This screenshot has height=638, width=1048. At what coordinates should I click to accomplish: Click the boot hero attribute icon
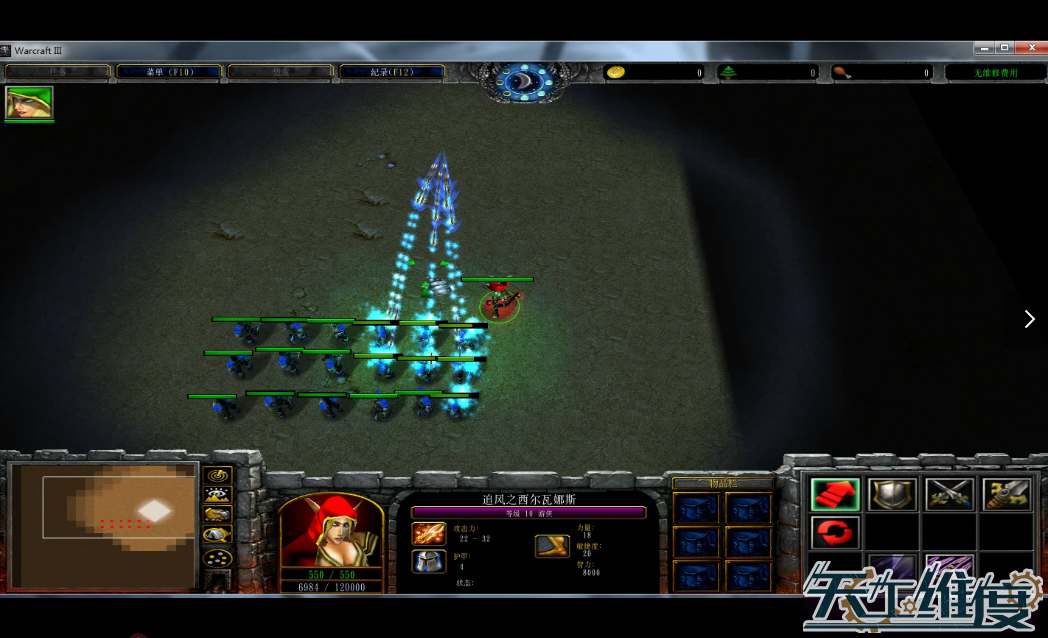552,545
